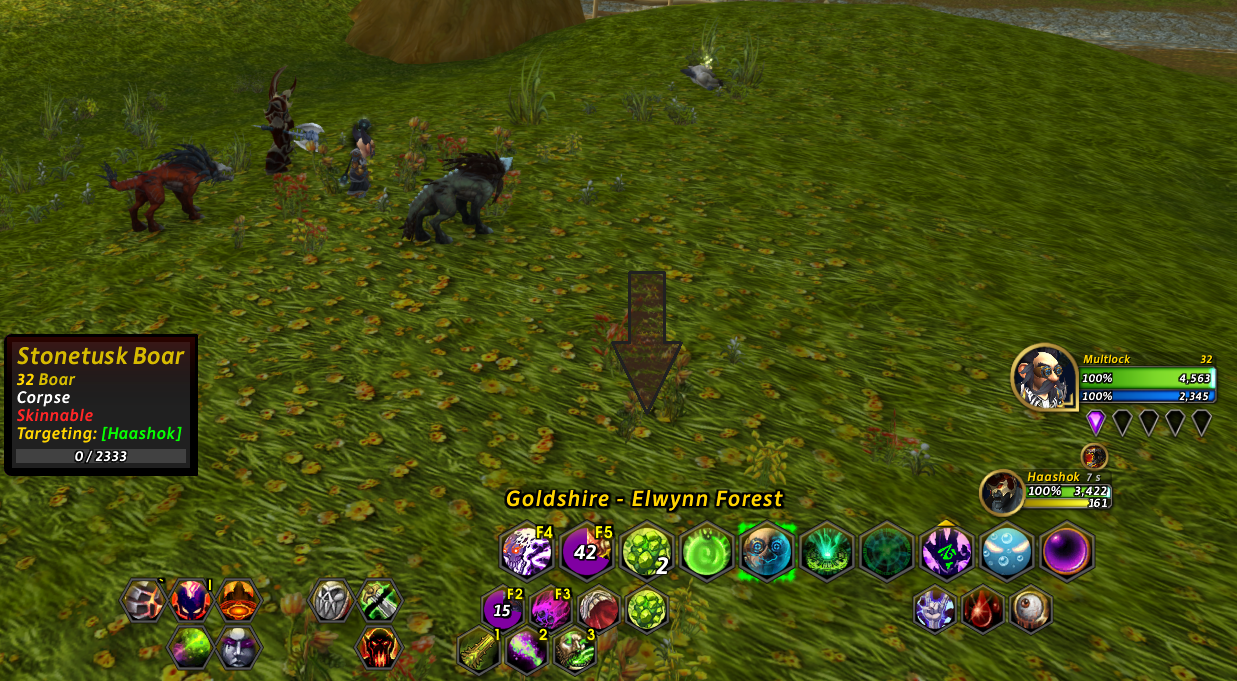Select the Multlock player portrait
1237x681 pixels.
tap(1043, 378)
